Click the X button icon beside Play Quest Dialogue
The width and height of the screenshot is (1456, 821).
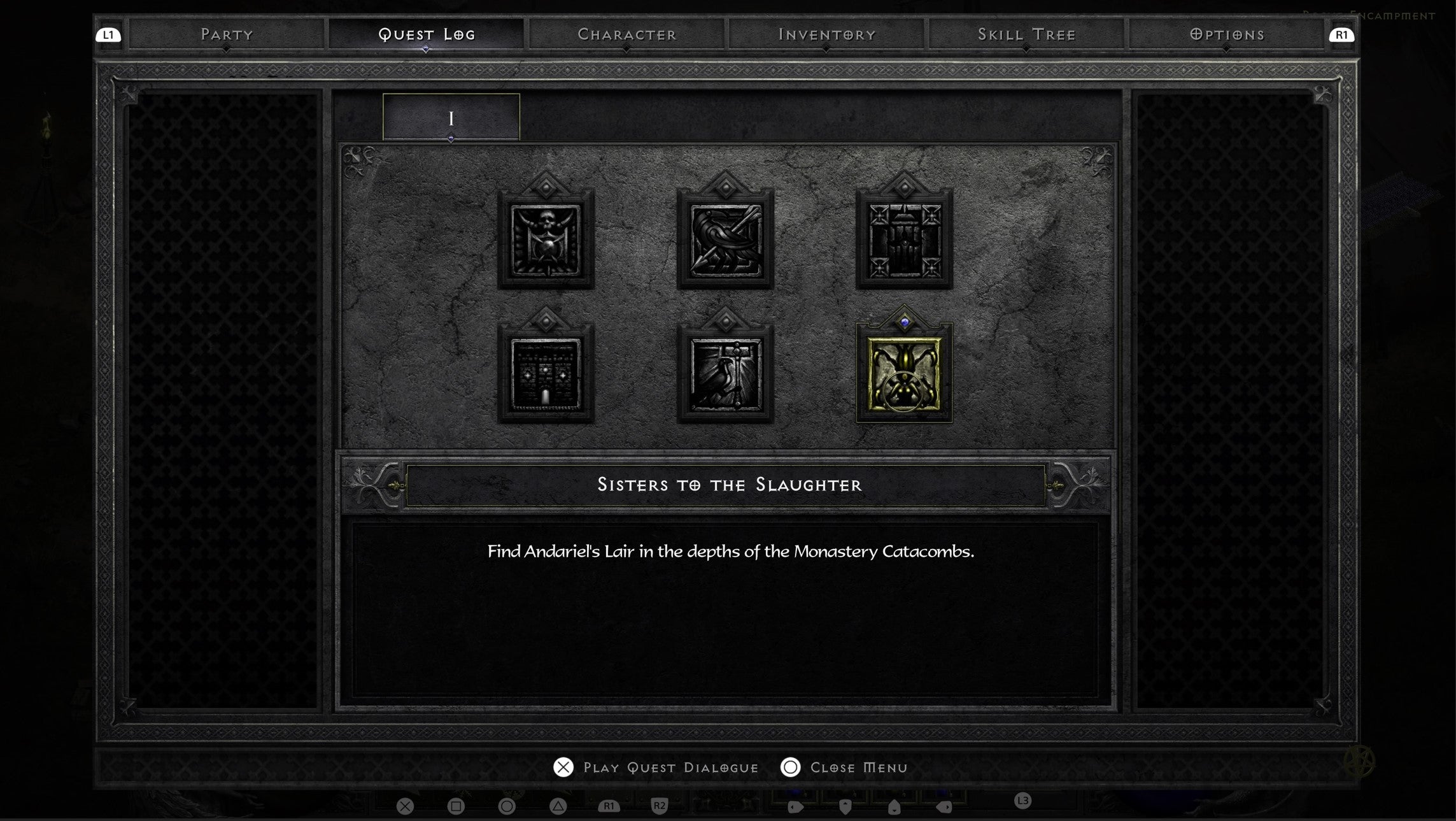click(x=563, y=767)
